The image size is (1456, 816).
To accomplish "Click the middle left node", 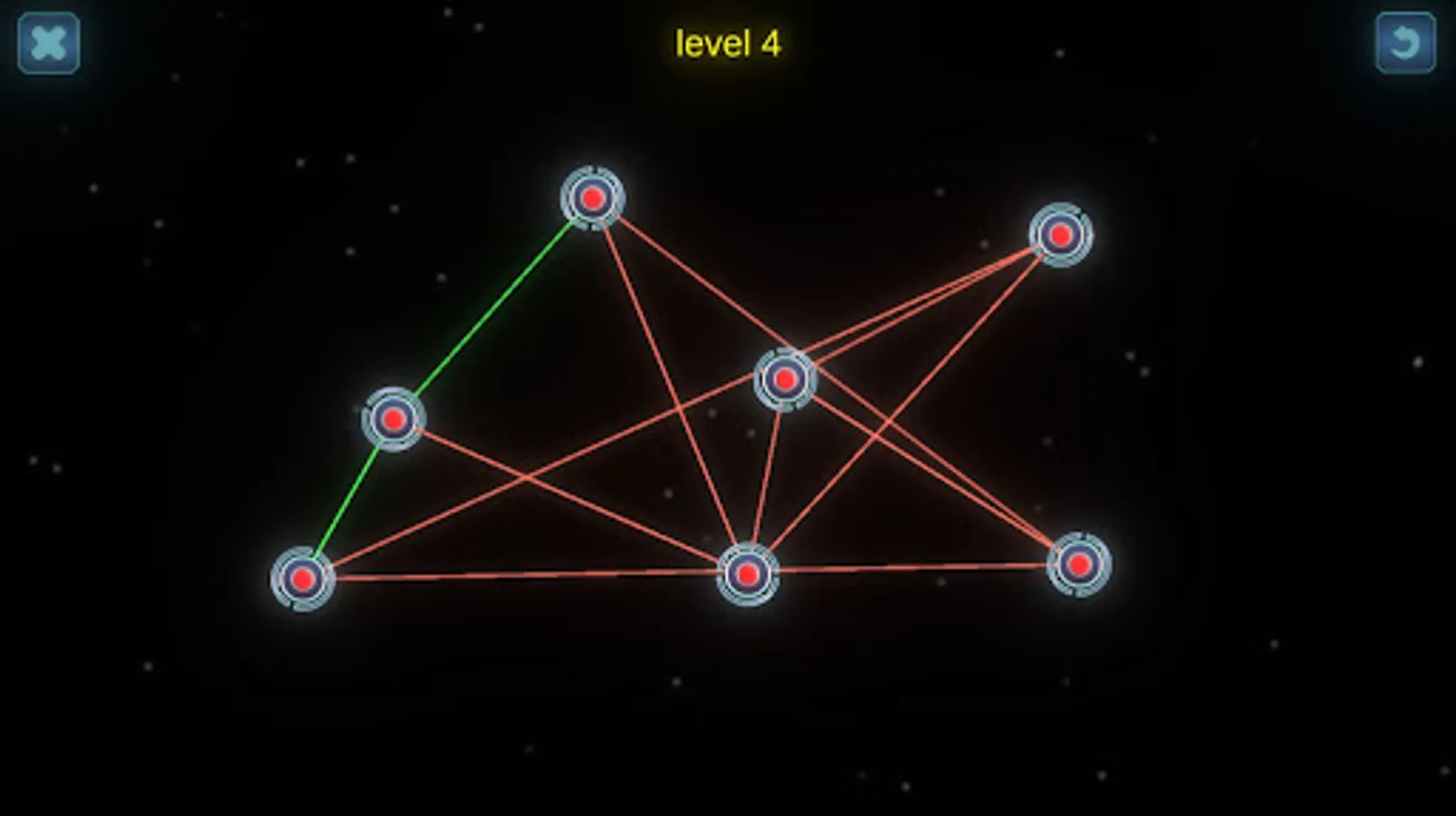I will (x=394, y=419).
